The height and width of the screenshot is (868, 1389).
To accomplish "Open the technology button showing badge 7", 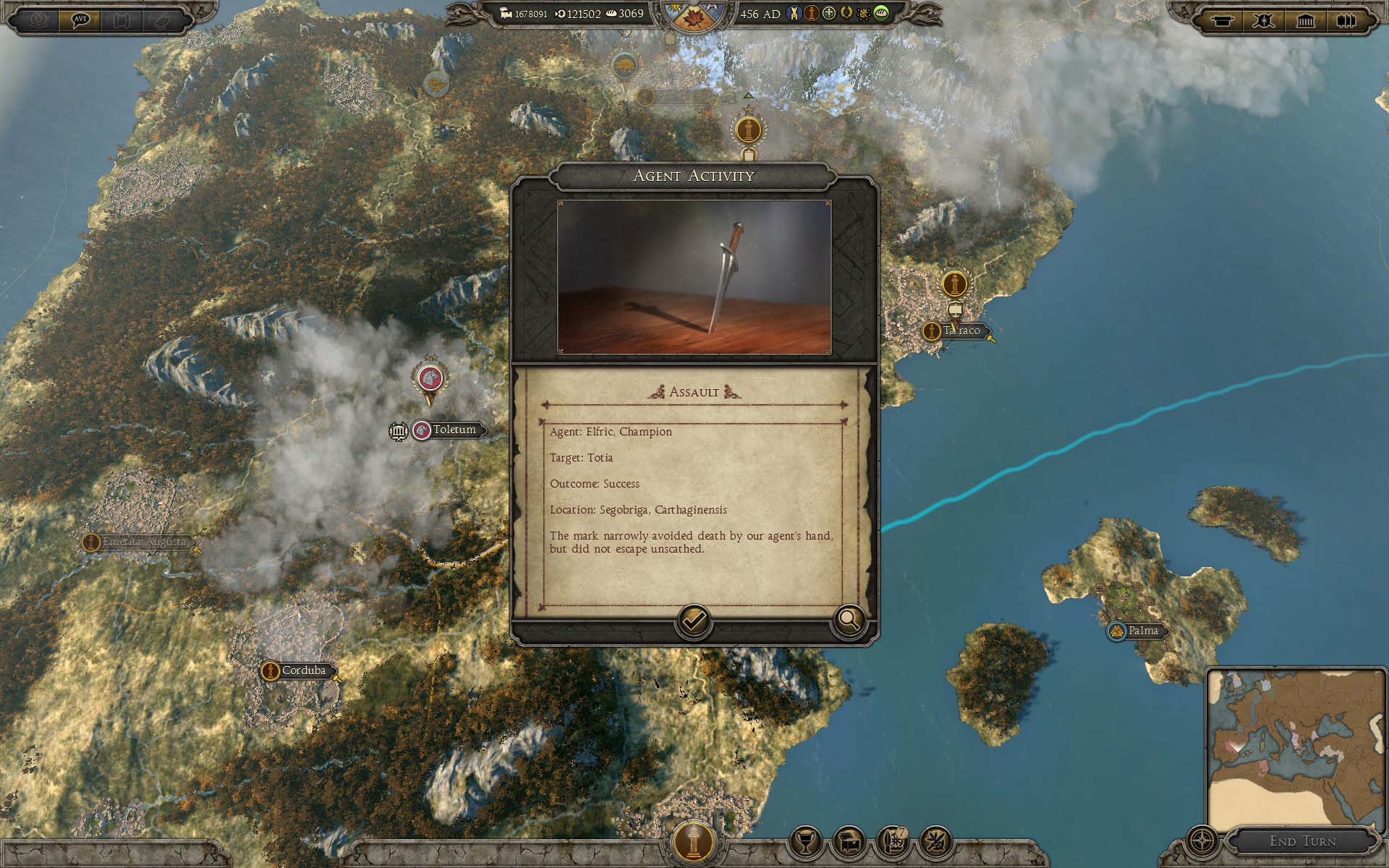I will pyautogui.click(x=892, y=841).
